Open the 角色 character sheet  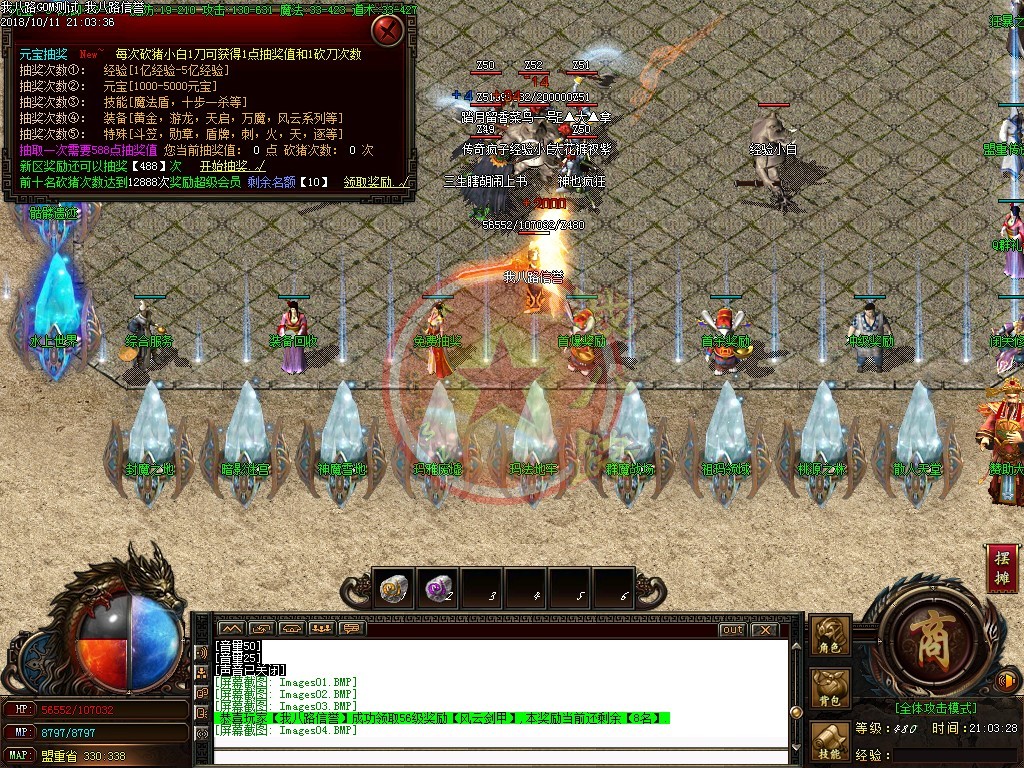(831, 635)
